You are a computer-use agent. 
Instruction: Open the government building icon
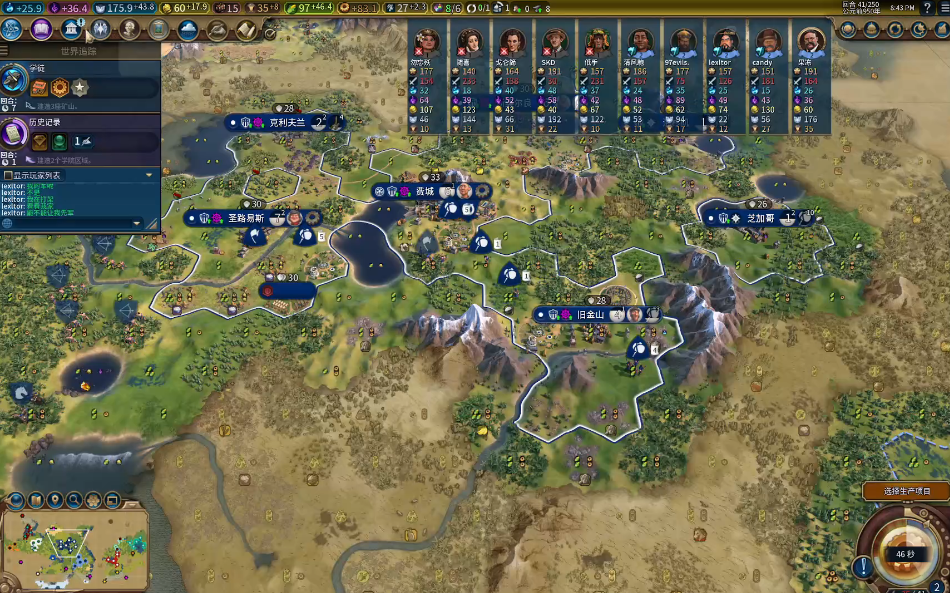pyautogui.click(x=70, y=29)
